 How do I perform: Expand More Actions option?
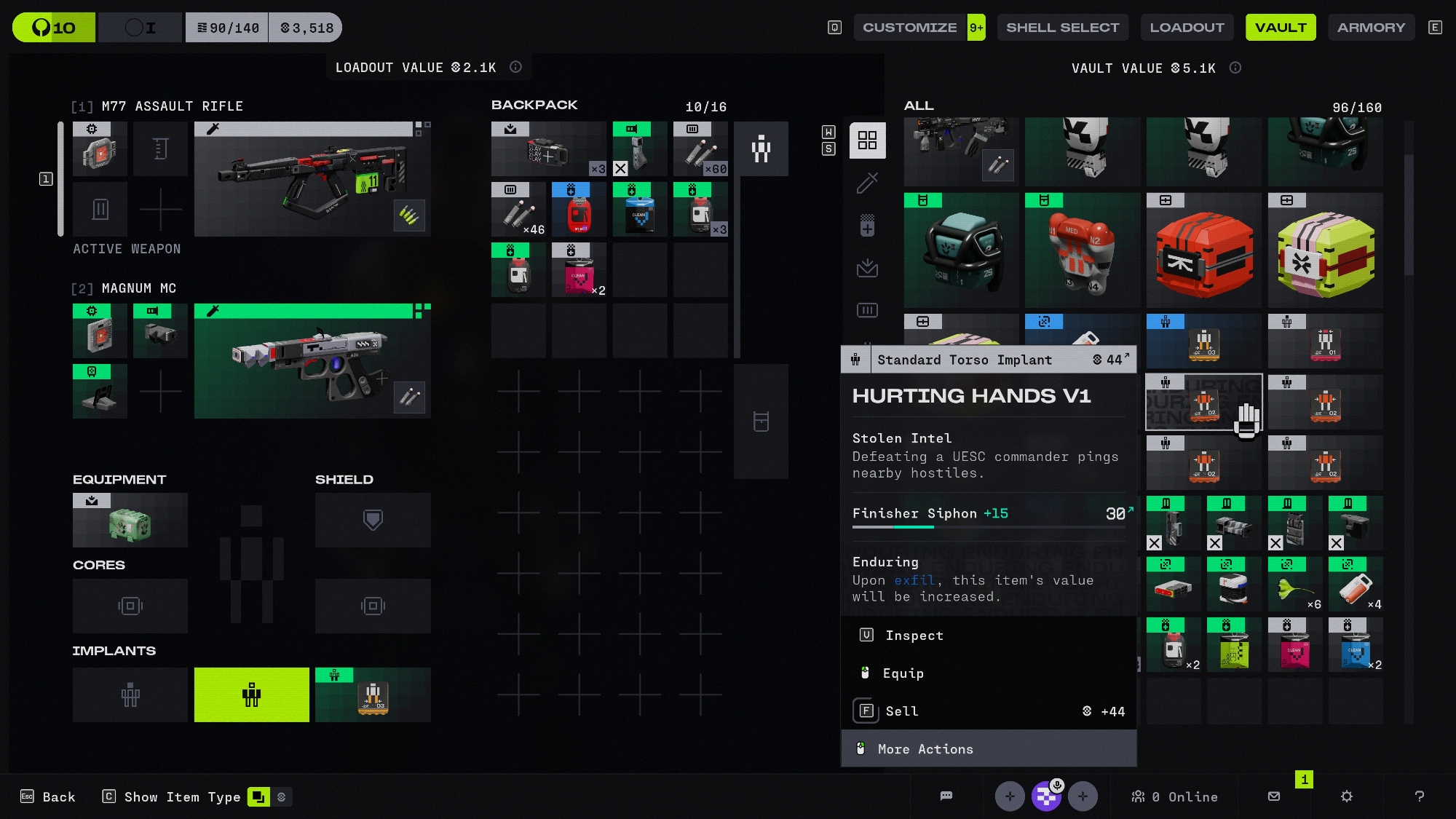point(925,749)
